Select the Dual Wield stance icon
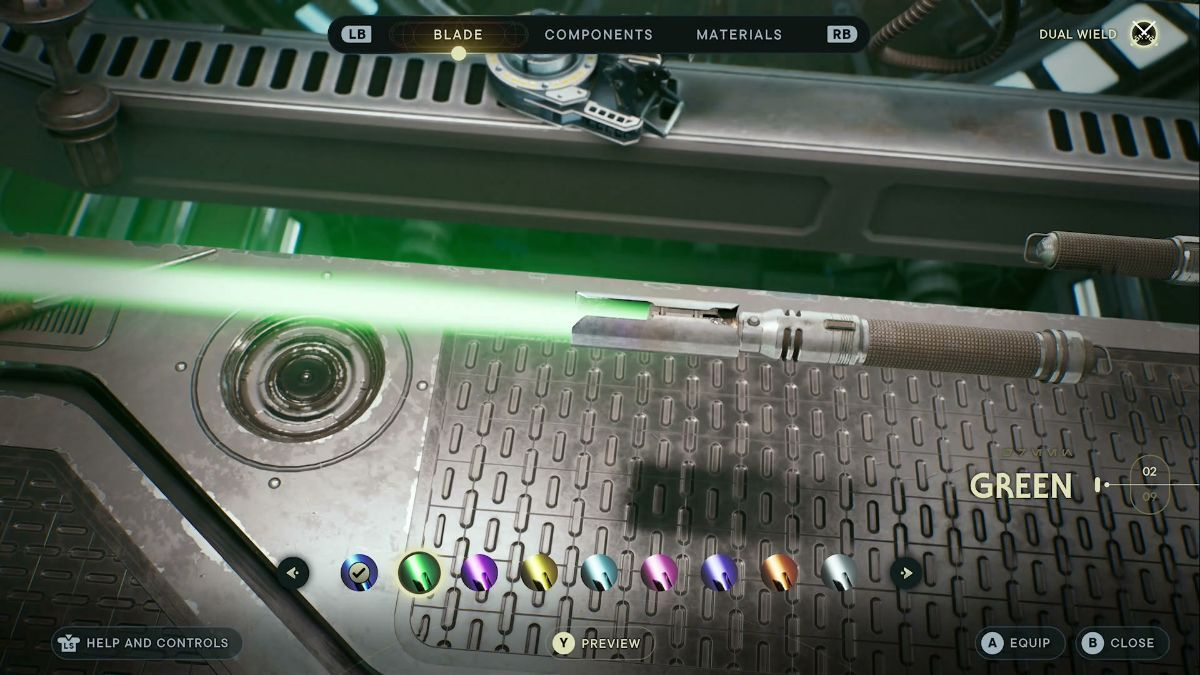This screenshot has height=675, width=1200. pos(1143,34)
